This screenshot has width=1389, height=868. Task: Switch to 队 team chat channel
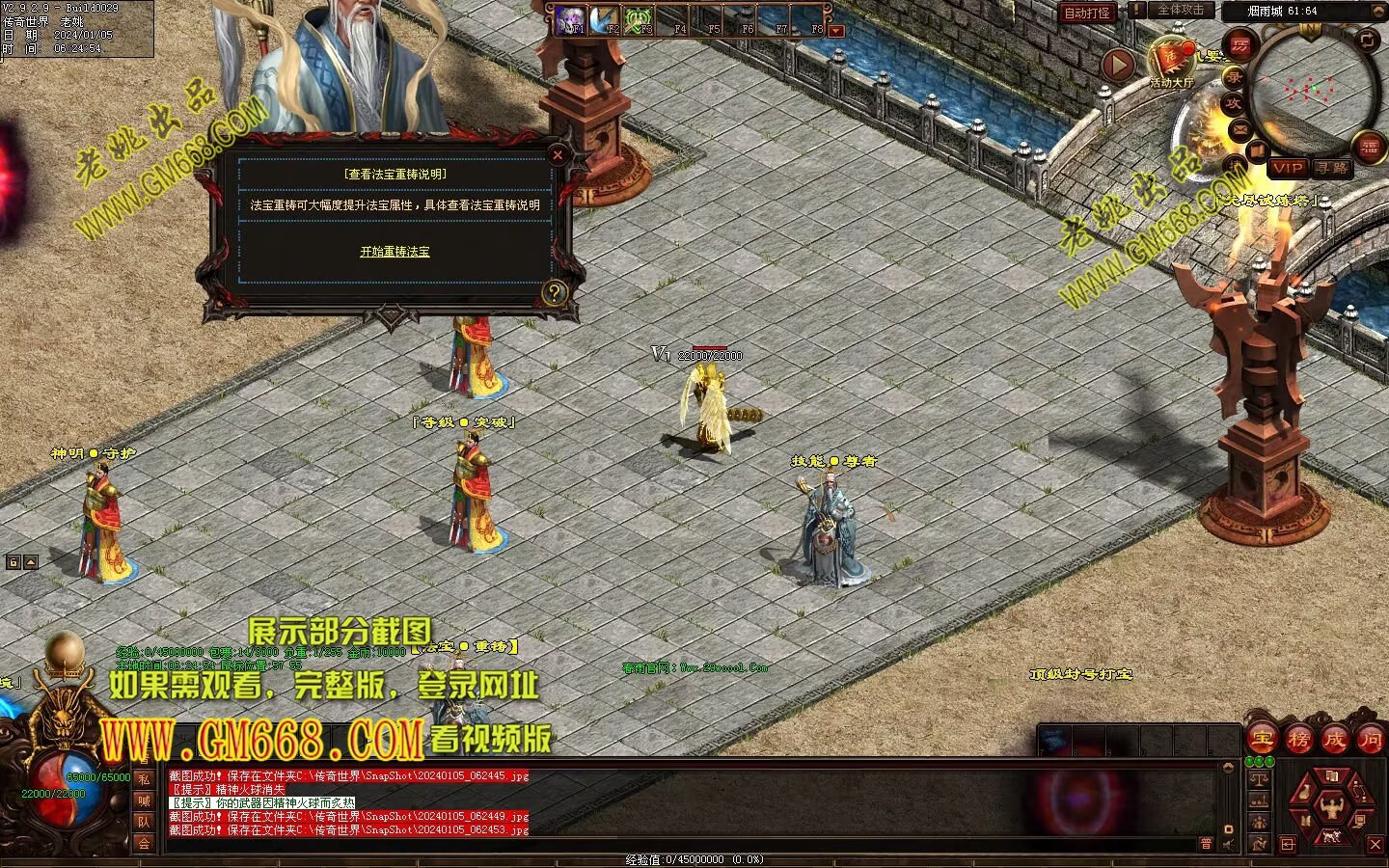click(x=144, y=822)
